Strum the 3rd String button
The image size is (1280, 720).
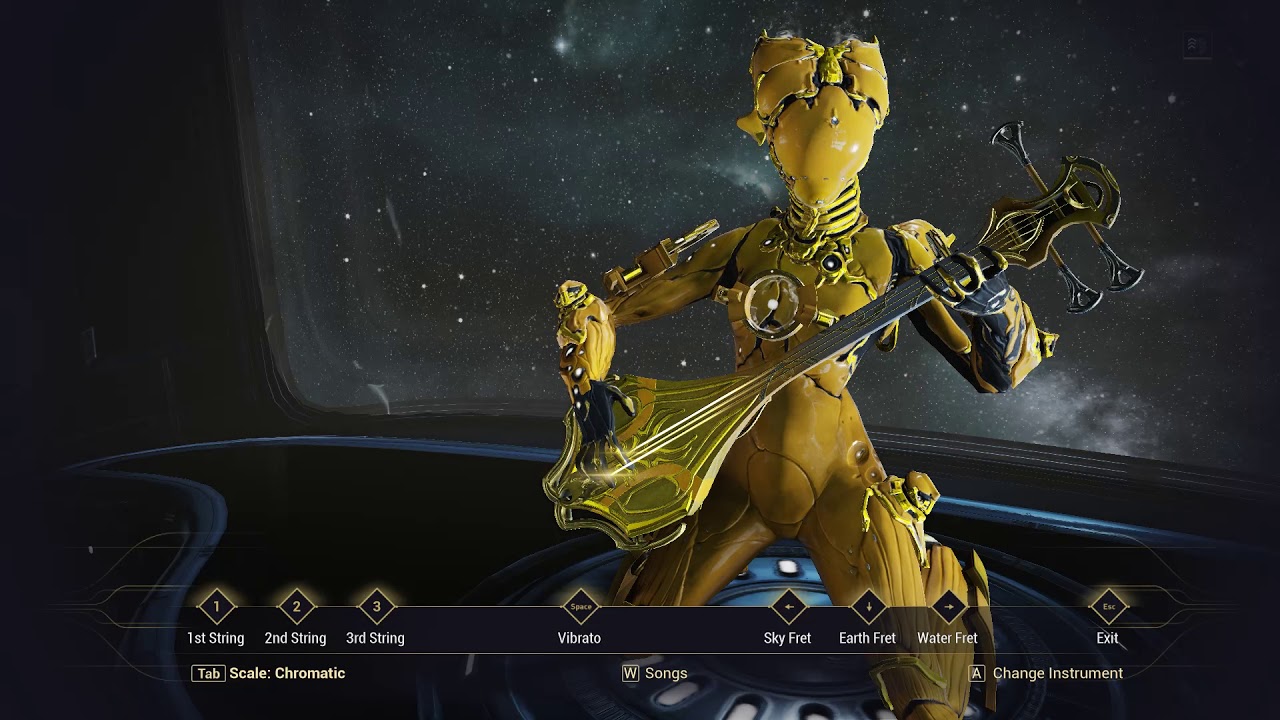[x=376, y=607]
